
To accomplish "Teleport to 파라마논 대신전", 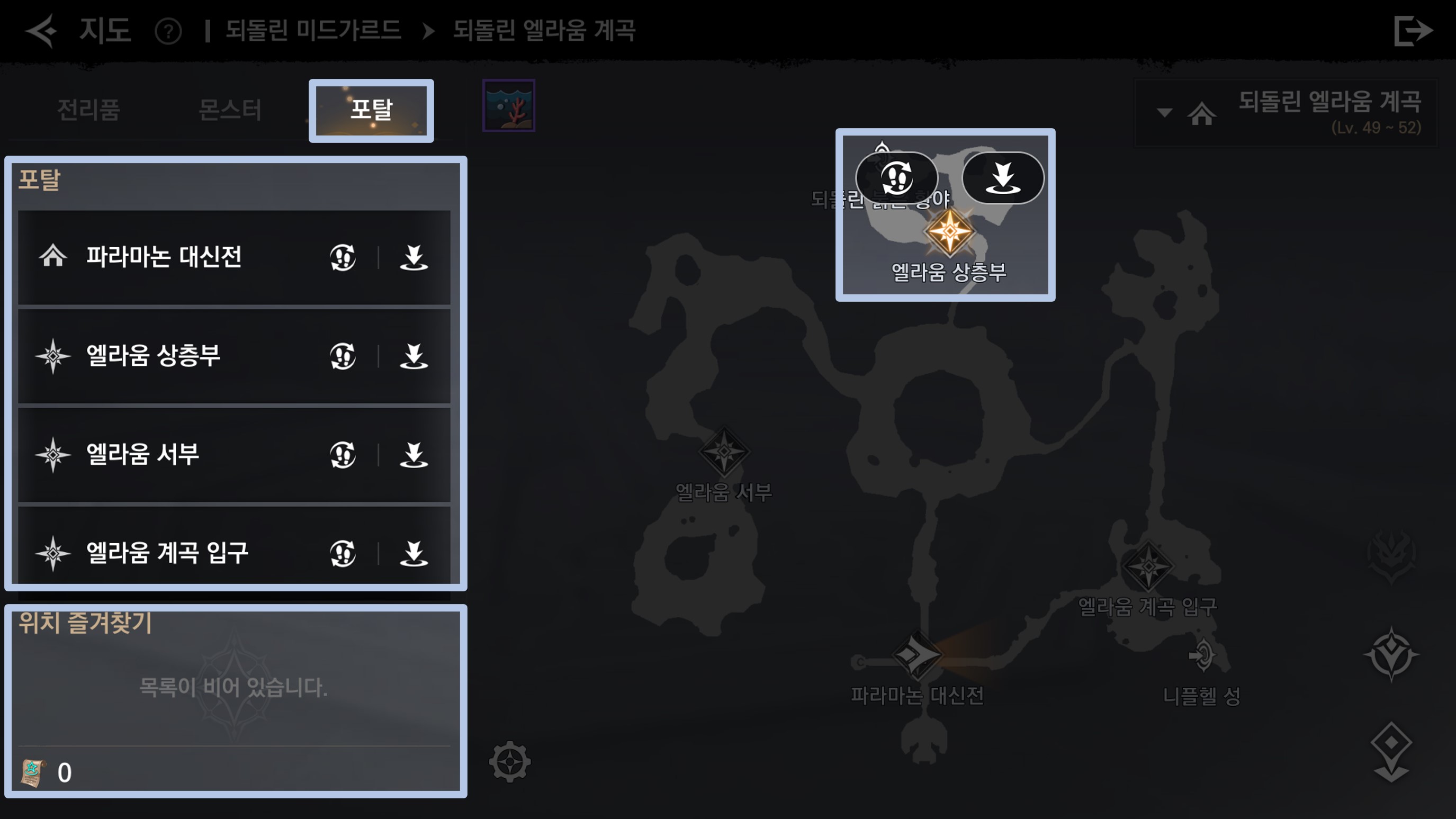I will click(x=414, y=258).
